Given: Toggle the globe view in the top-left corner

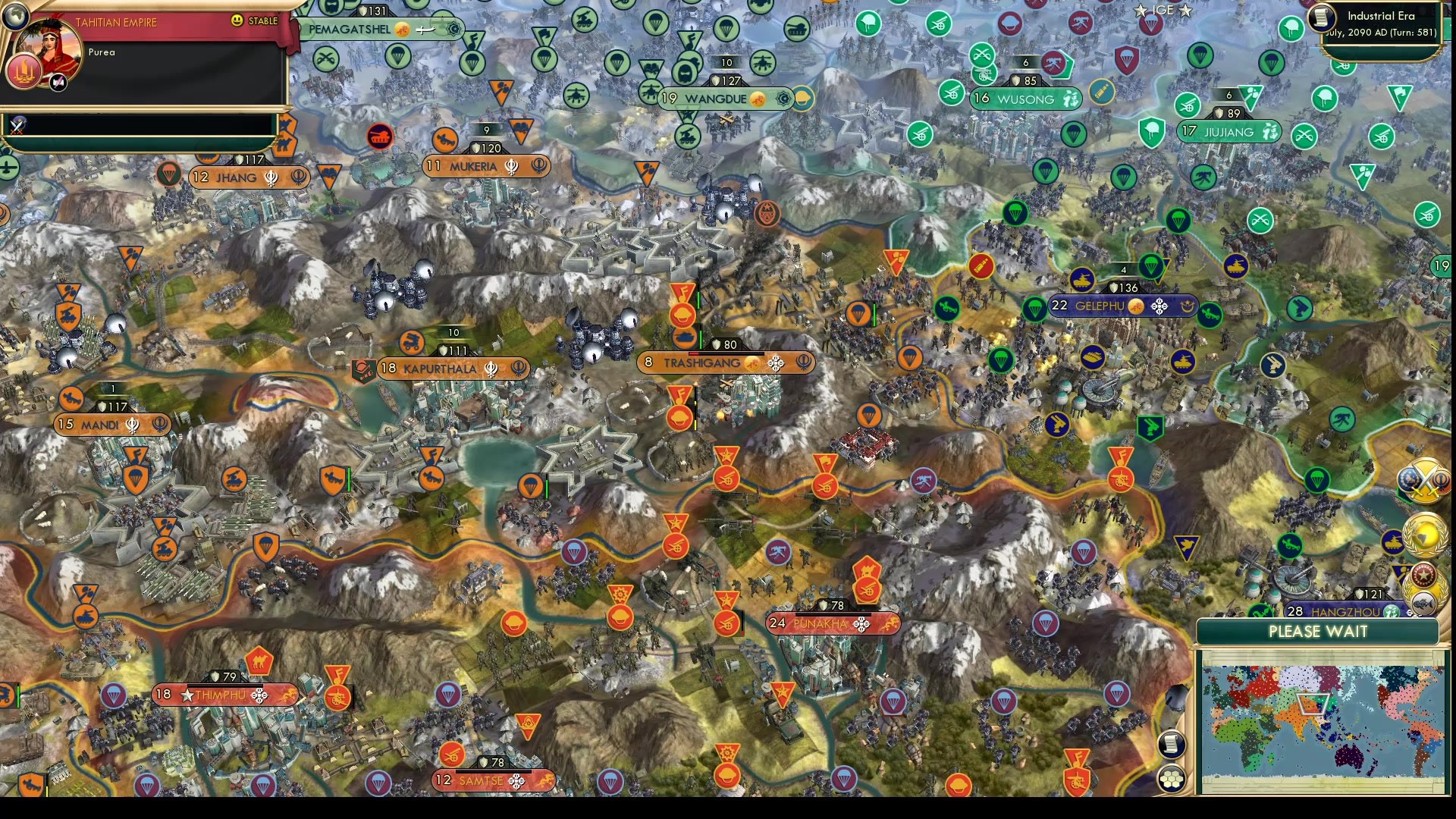Looking at the screenshot, I should point(15,16).
